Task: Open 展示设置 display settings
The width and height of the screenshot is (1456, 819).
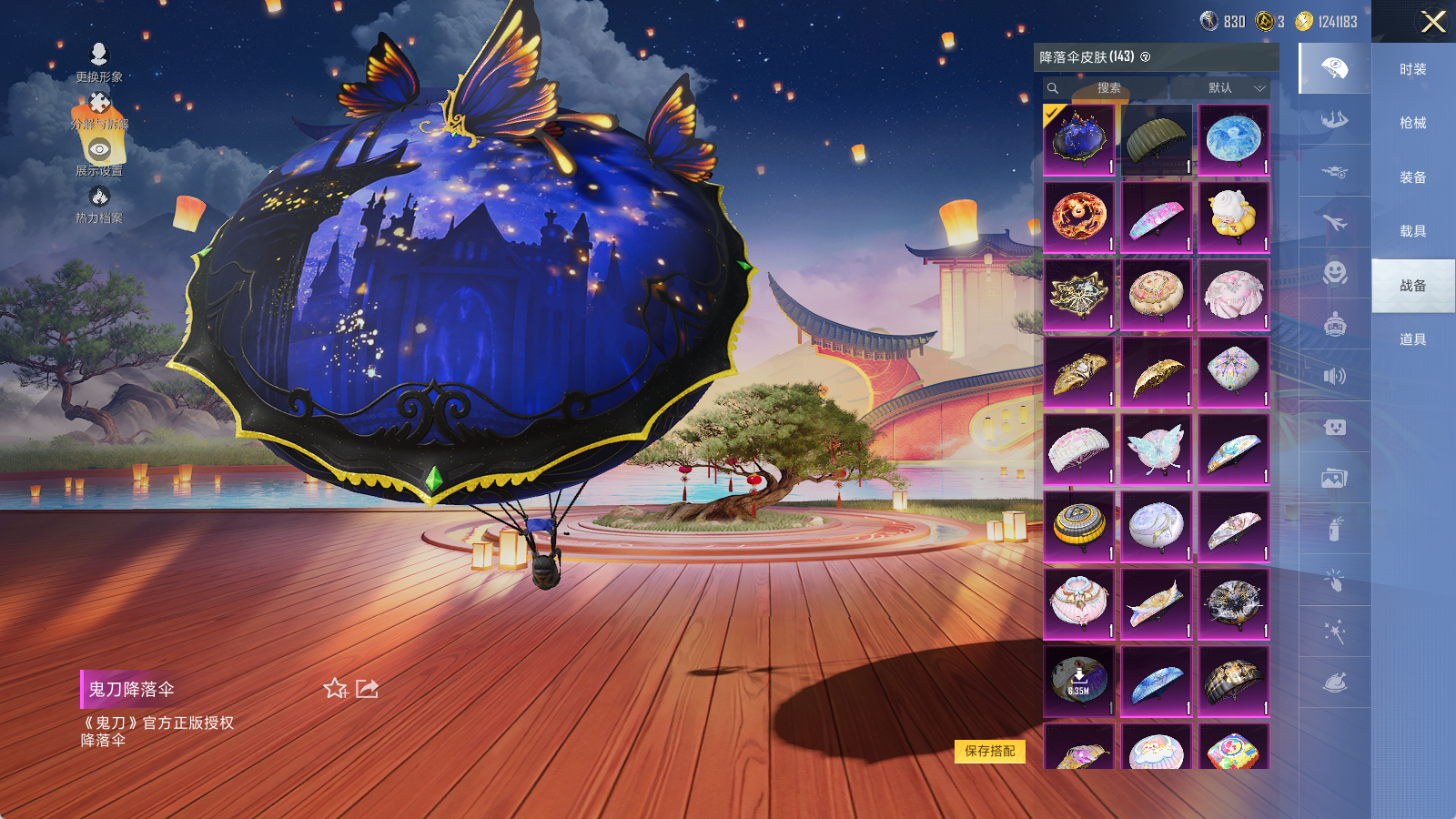Action: (99, 157)
